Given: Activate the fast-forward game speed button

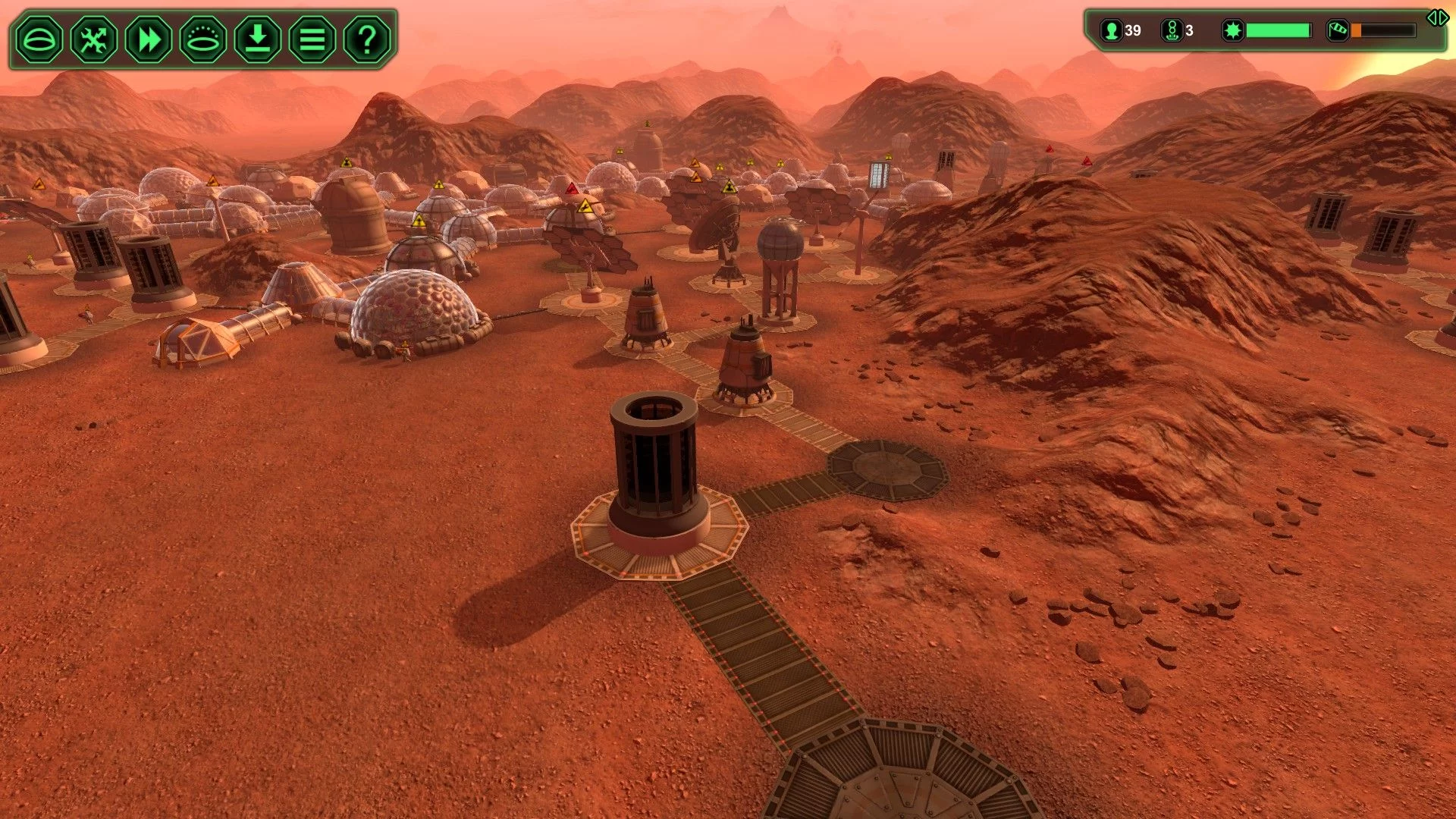Looking at the screenshot, I should [x=149, y=39].
